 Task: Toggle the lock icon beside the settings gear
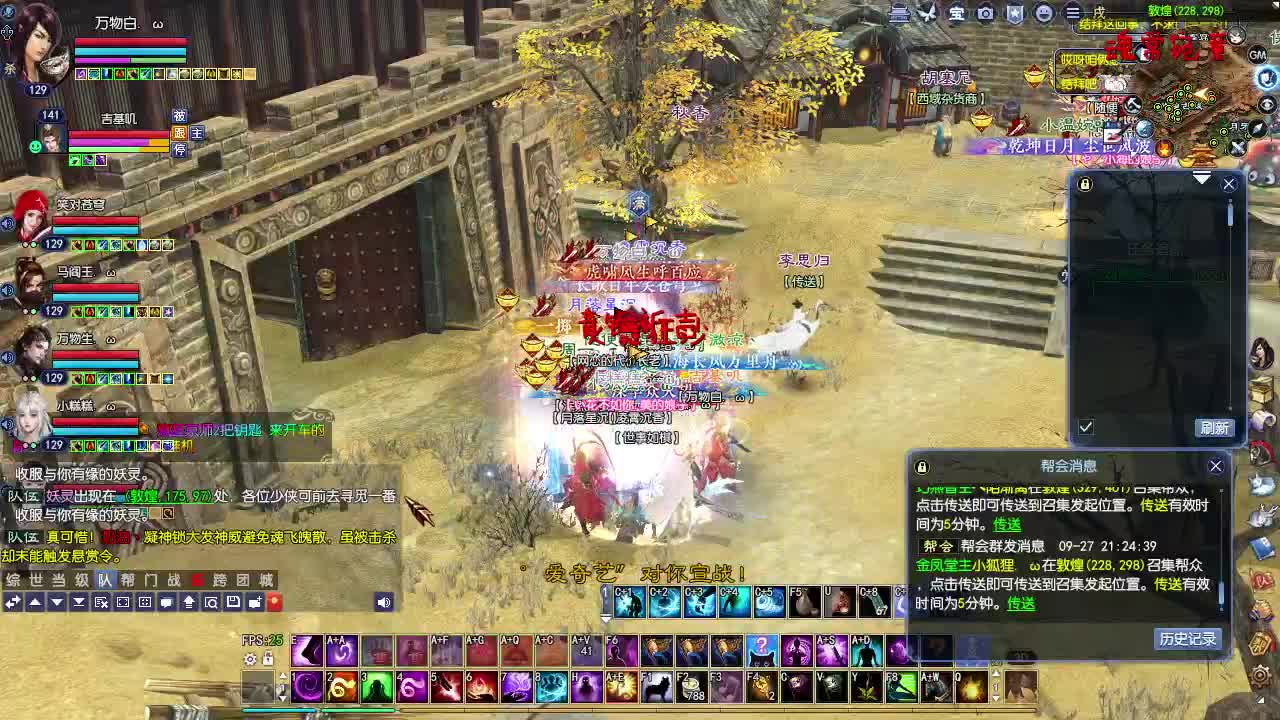pyautogui.click(x=268, y=659)
